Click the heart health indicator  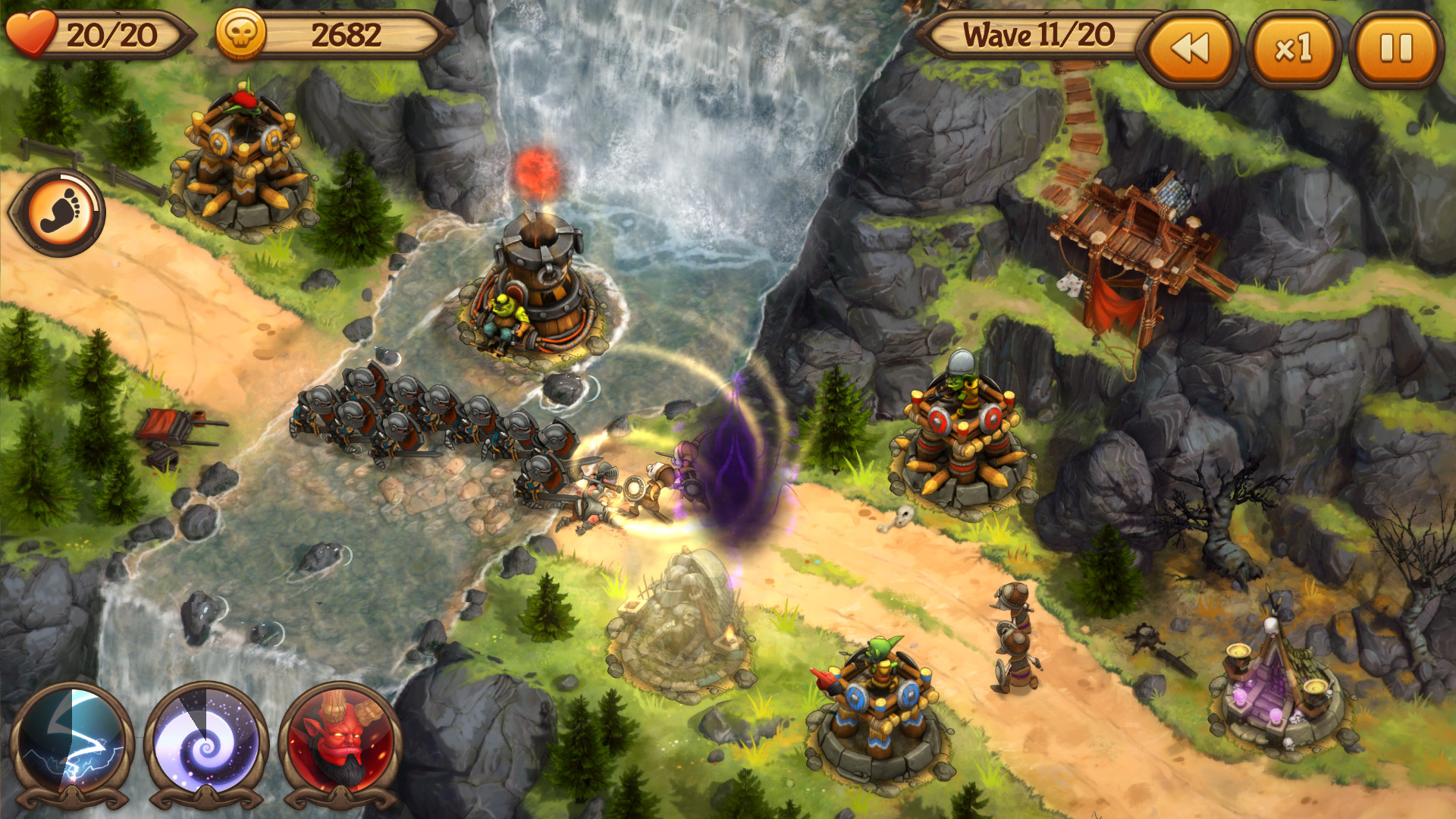[32, 30]
